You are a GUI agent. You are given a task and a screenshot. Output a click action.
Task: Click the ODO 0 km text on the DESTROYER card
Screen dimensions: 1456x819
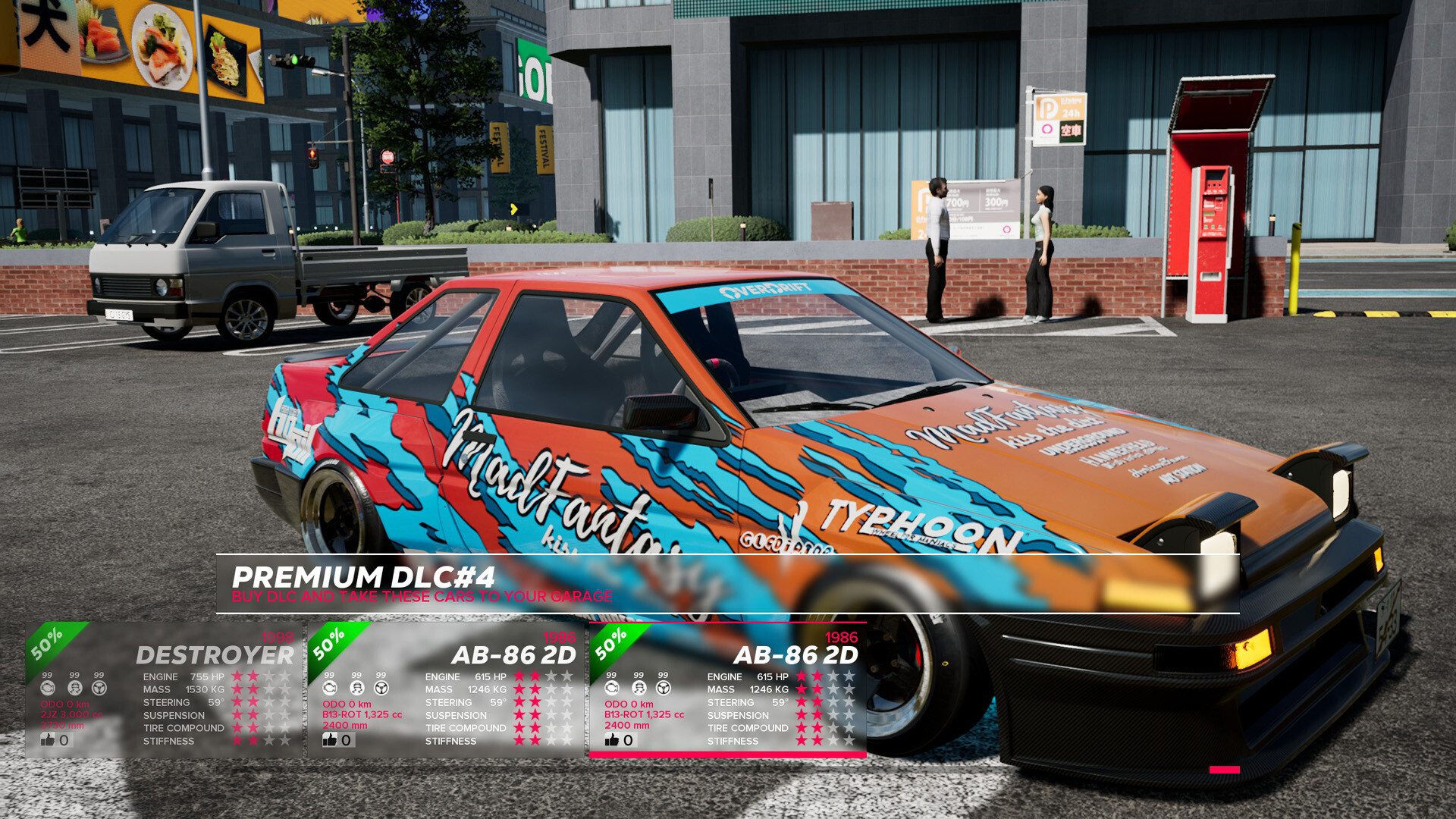tap(64, 704)
